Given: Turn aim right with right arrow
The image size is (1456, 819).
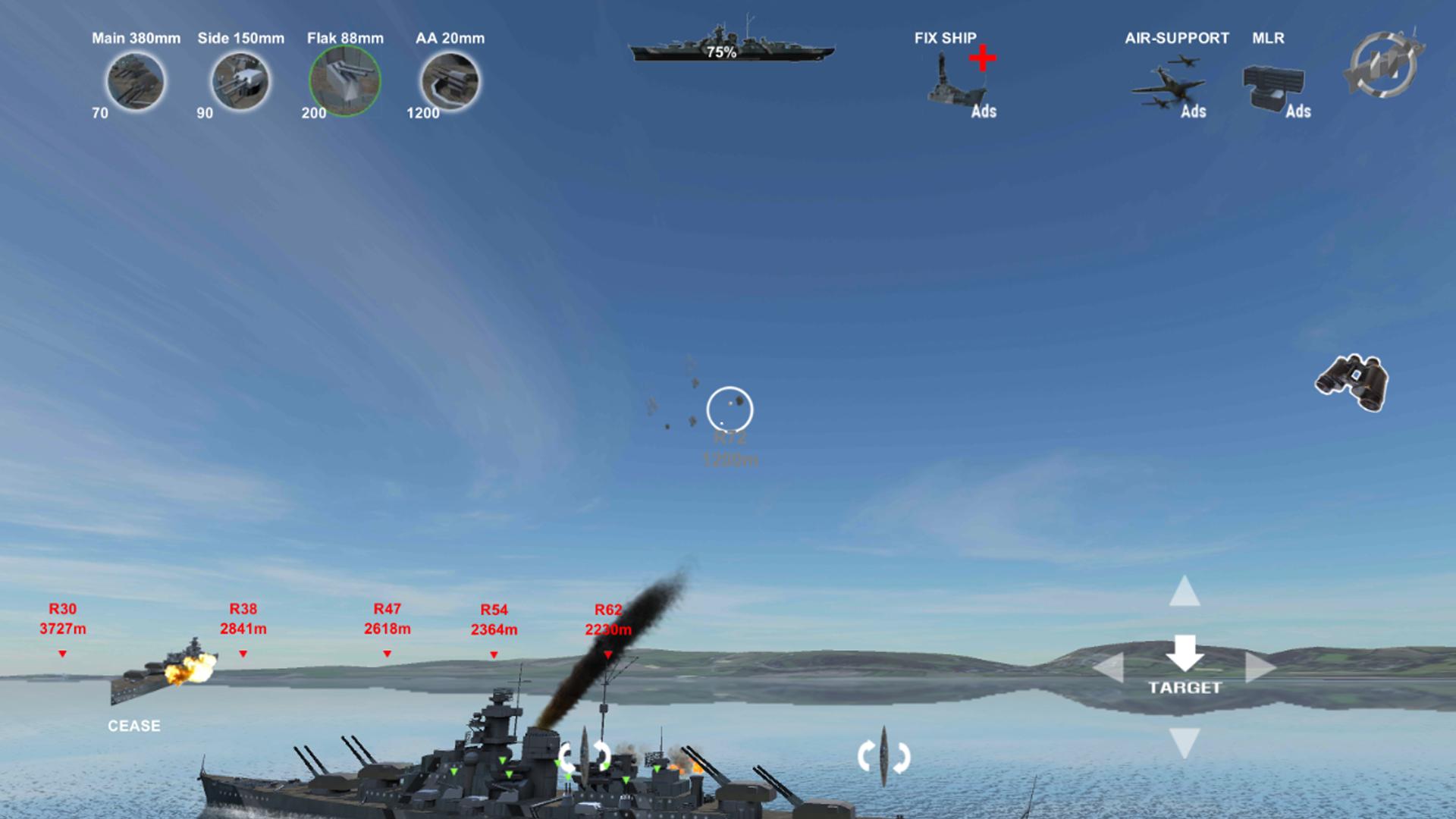Looking at the screenshot, I should click(1260, 668).
